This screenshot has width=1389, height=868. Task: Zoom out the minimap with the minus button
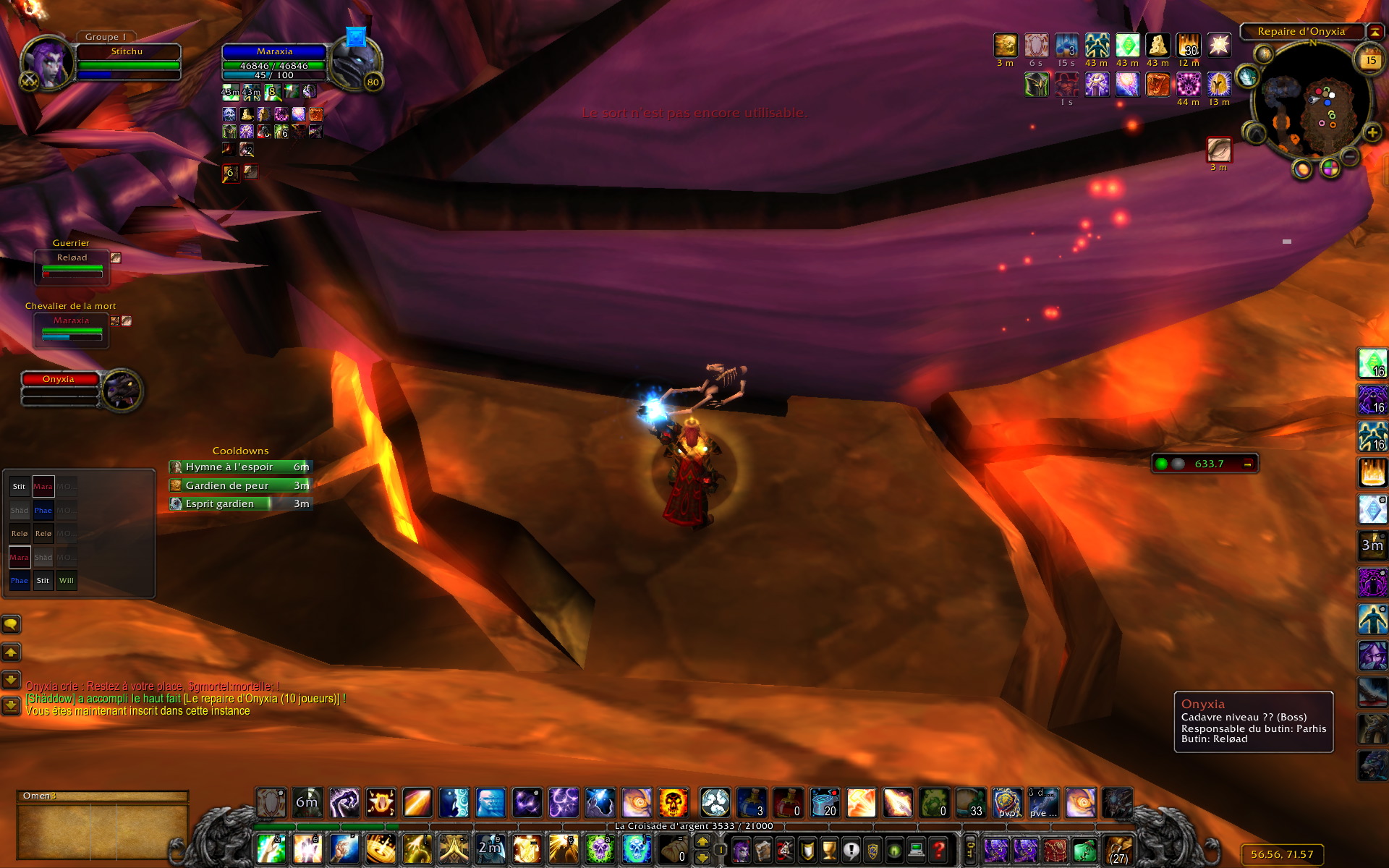[x=1349, y=156]
